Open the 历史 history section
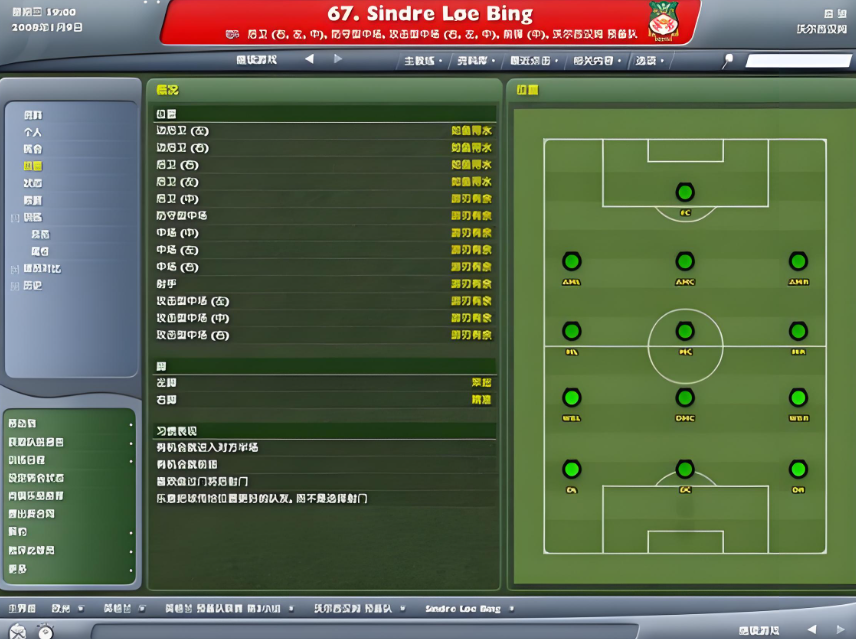Image resolution: width=856 pixels, height=639 pixels. click(x=33, y=286)
